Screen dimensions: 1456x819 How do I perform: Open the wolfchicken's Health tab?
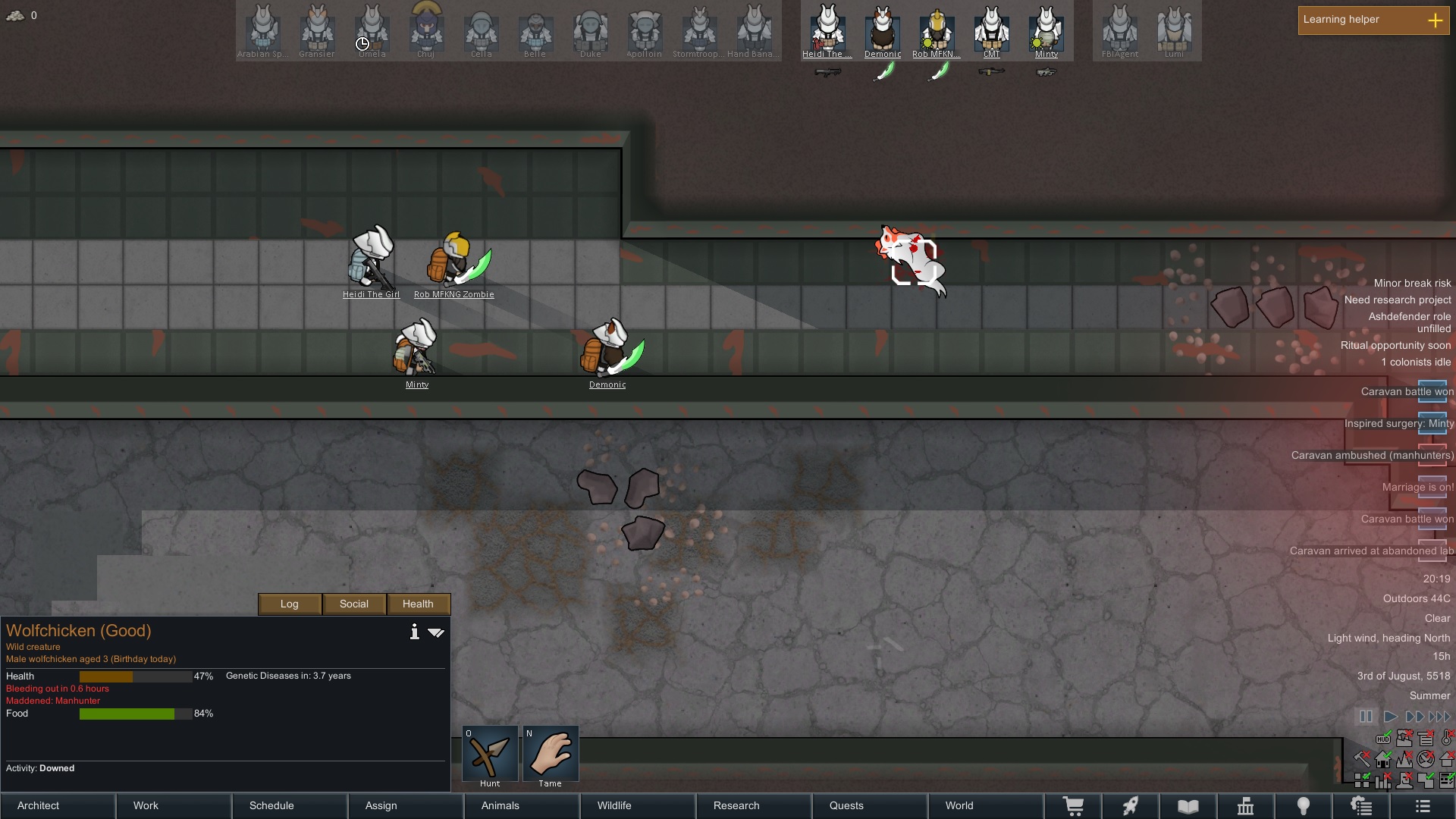[418, 604]
